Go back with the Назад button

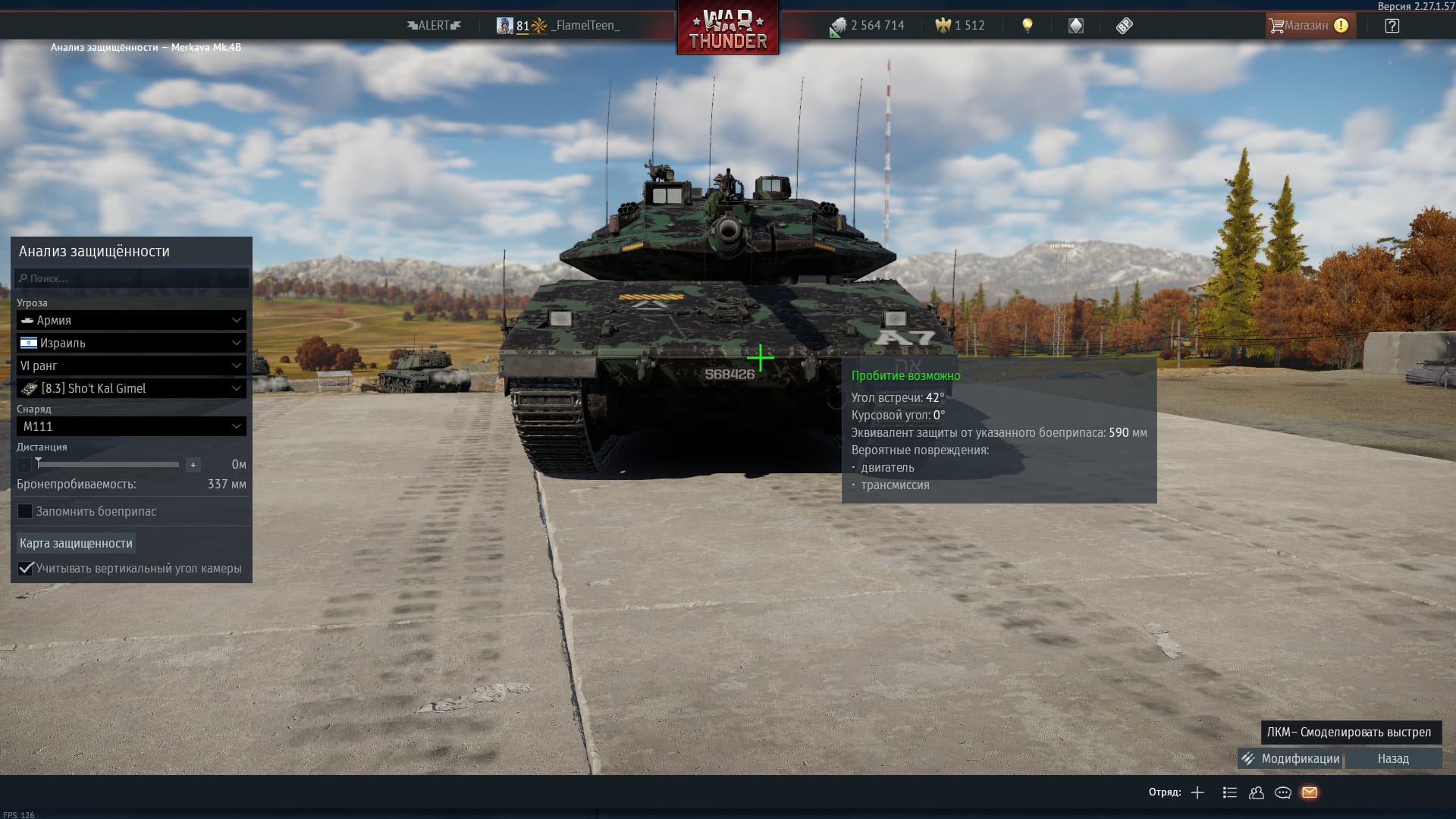pyautogui.click(x=1393, y=758)
